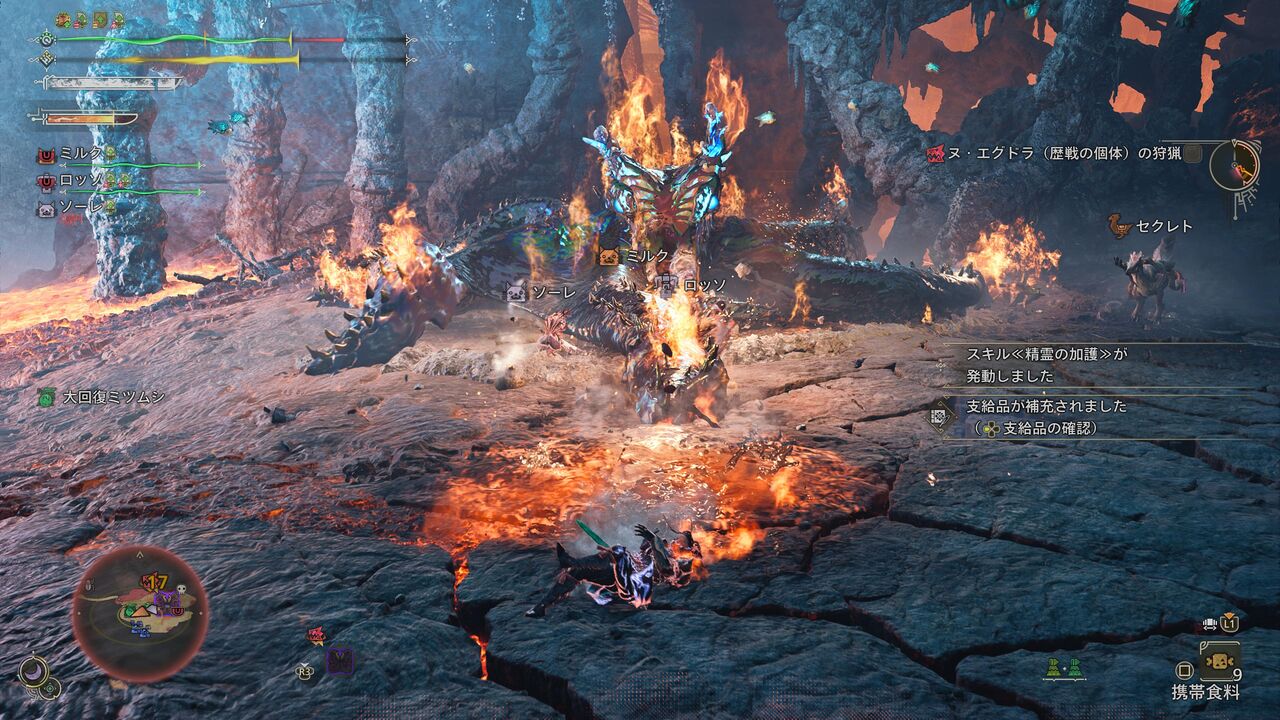
Task: Select party member ロッソ in the list
Action: 80,181
